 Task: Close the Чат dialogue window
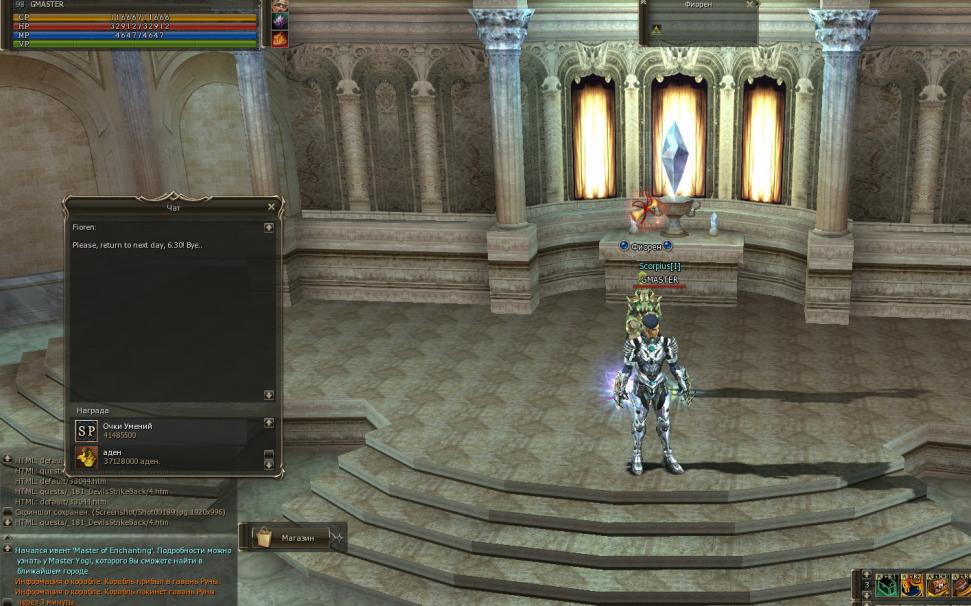coord(271,207)
